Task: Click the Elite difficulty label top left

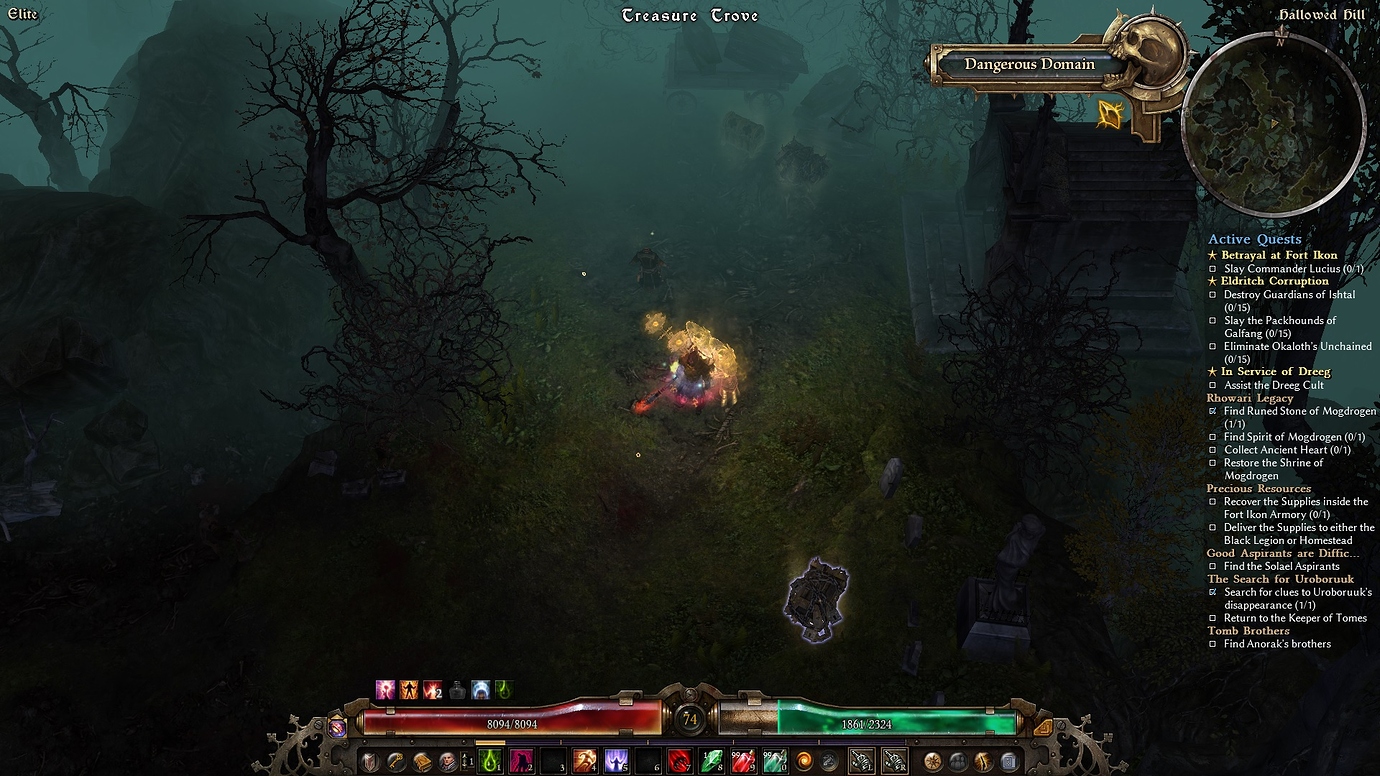Action: pyautogui.click(x=23, y=14)
